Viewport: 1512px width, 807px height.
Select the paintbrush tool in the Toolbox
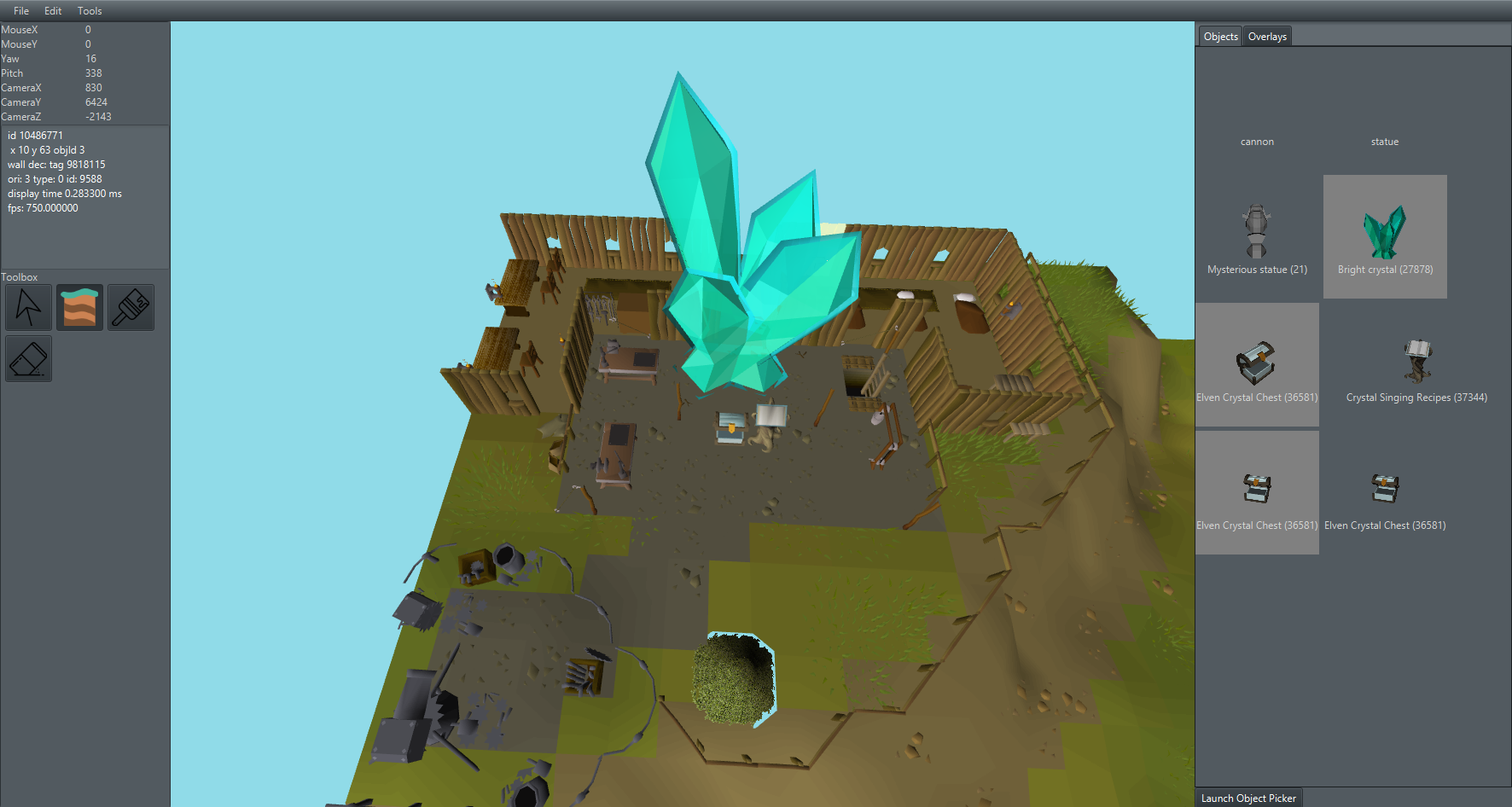(x=131, y=307)
